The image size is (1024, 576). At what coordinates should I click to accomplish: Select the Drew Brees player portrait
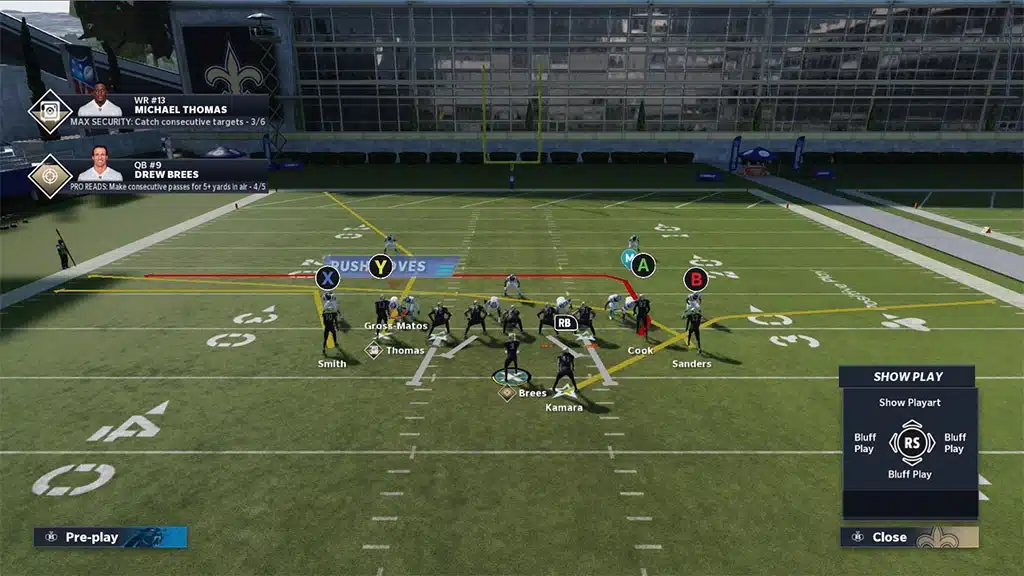[x=100, y=168]
